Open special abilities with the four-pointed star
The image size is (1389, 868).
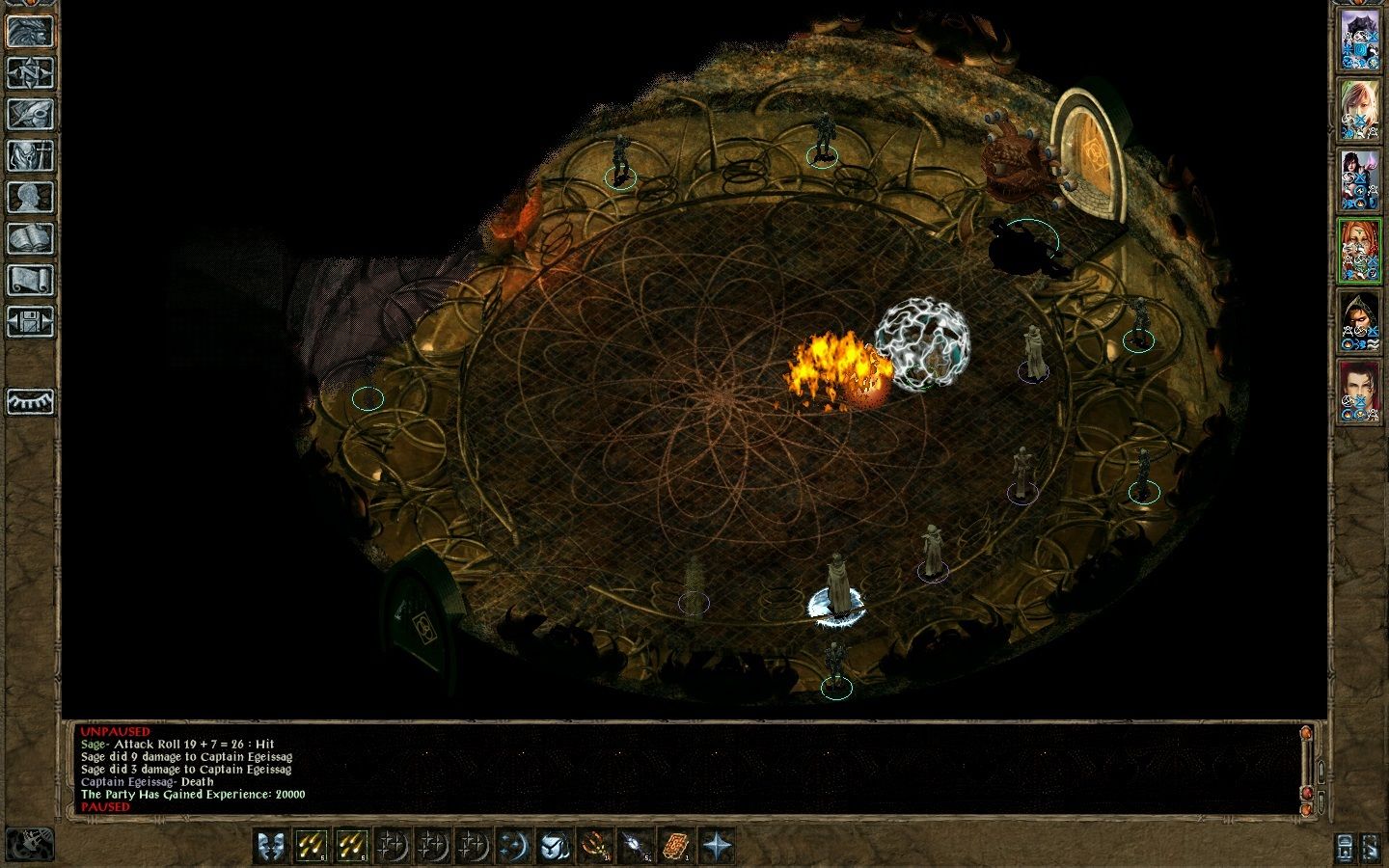718,846
